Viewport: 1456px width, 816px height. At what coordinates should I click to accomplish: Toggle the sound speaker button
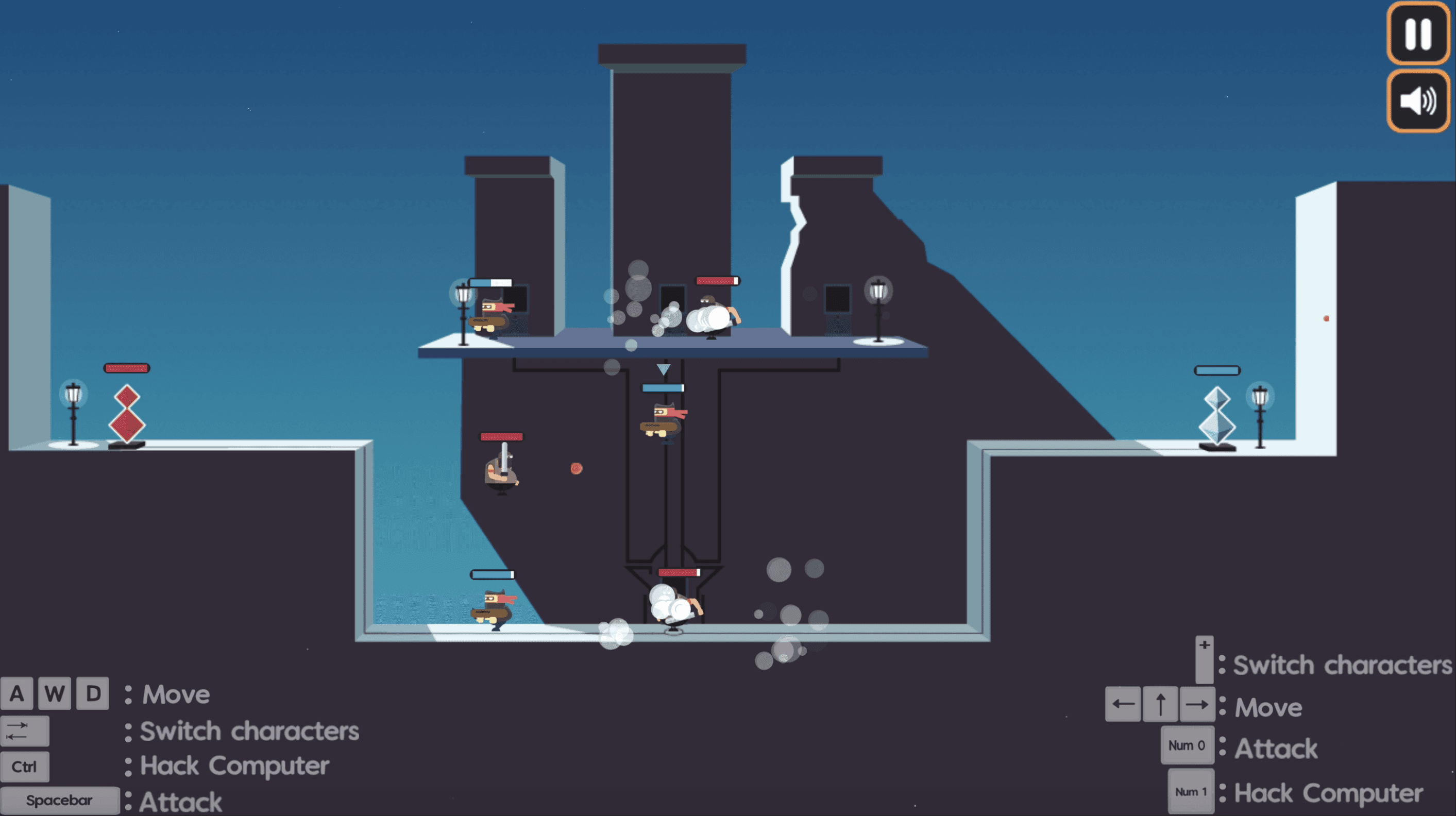[1417, 101]
